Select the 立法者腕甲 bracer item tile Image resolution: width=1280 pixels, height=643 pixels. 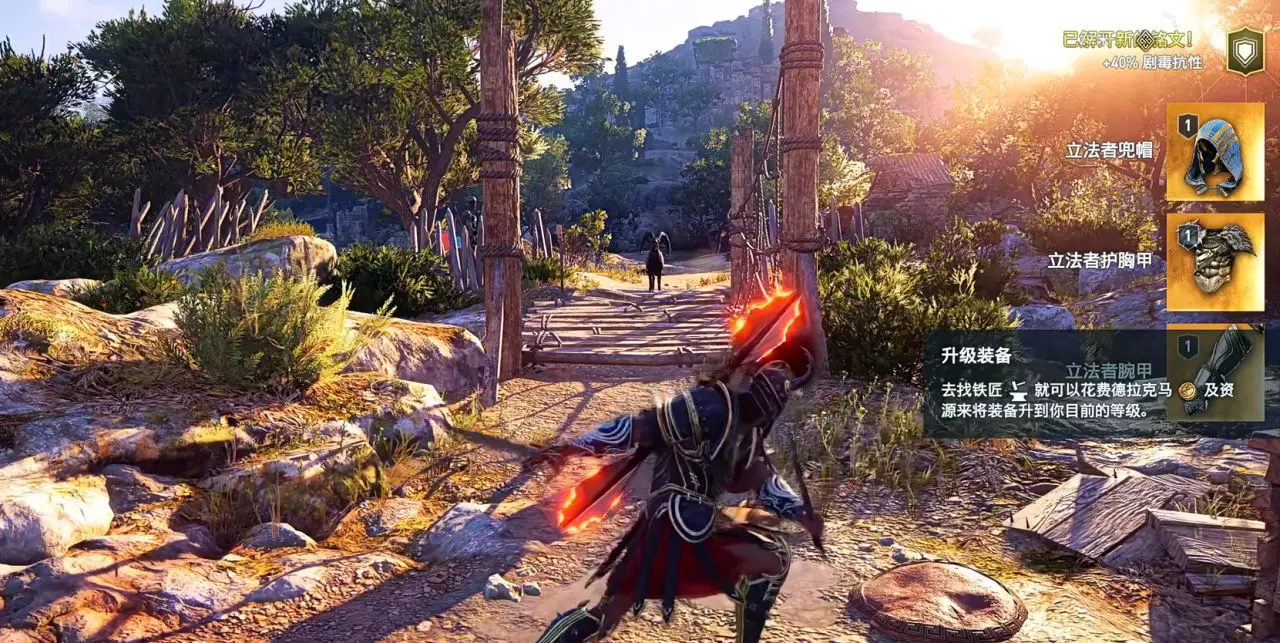(1215, 372)
